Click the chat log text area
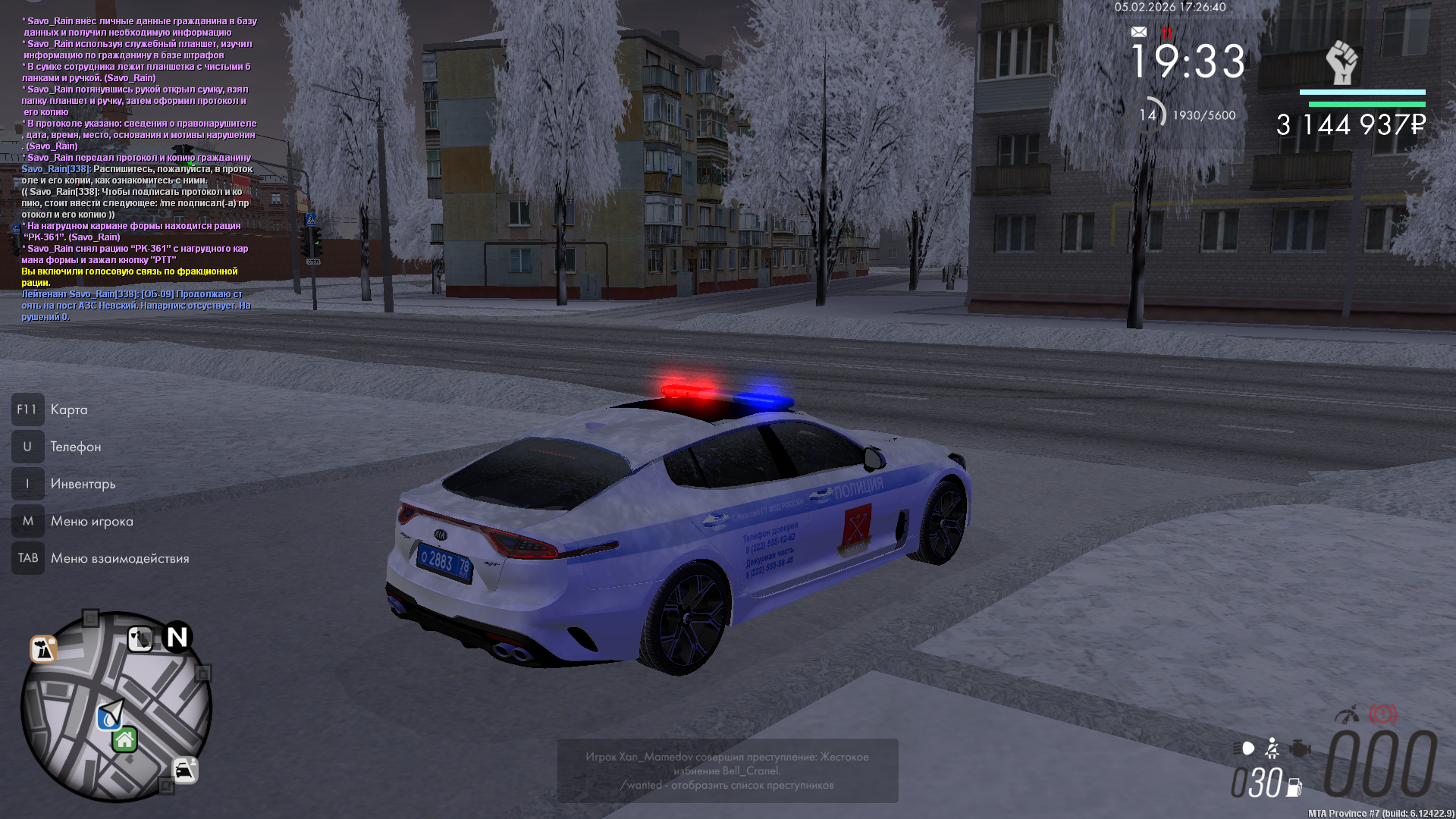This screenshot has height=819, width=1456. pos(138,168)
